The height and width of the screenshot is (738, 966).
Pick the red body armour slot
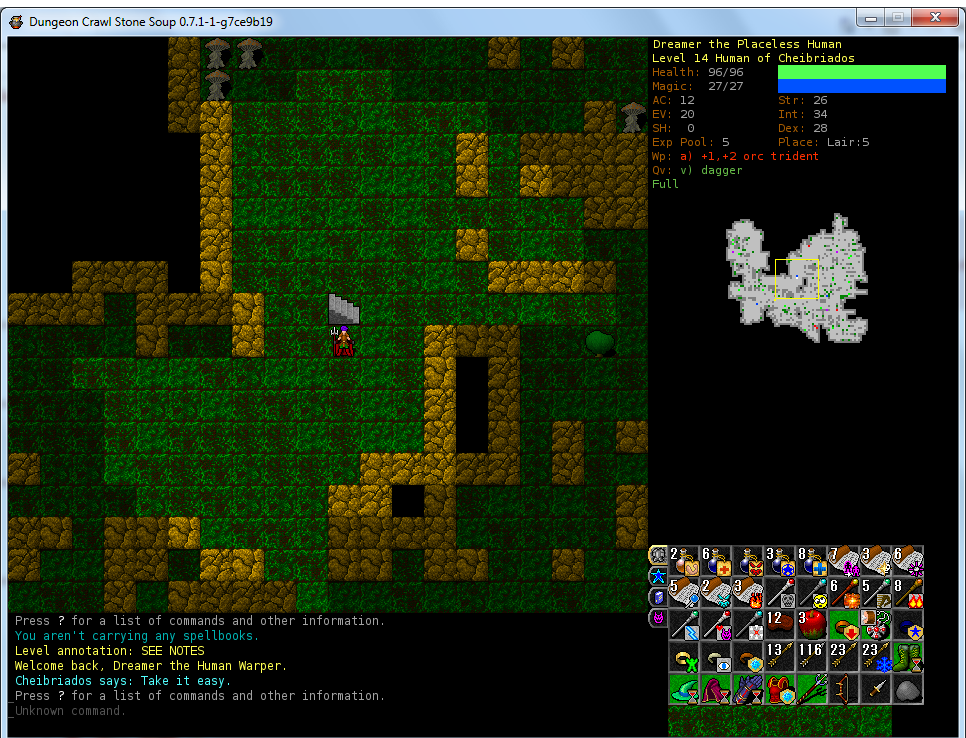click(x=780, y=689)
